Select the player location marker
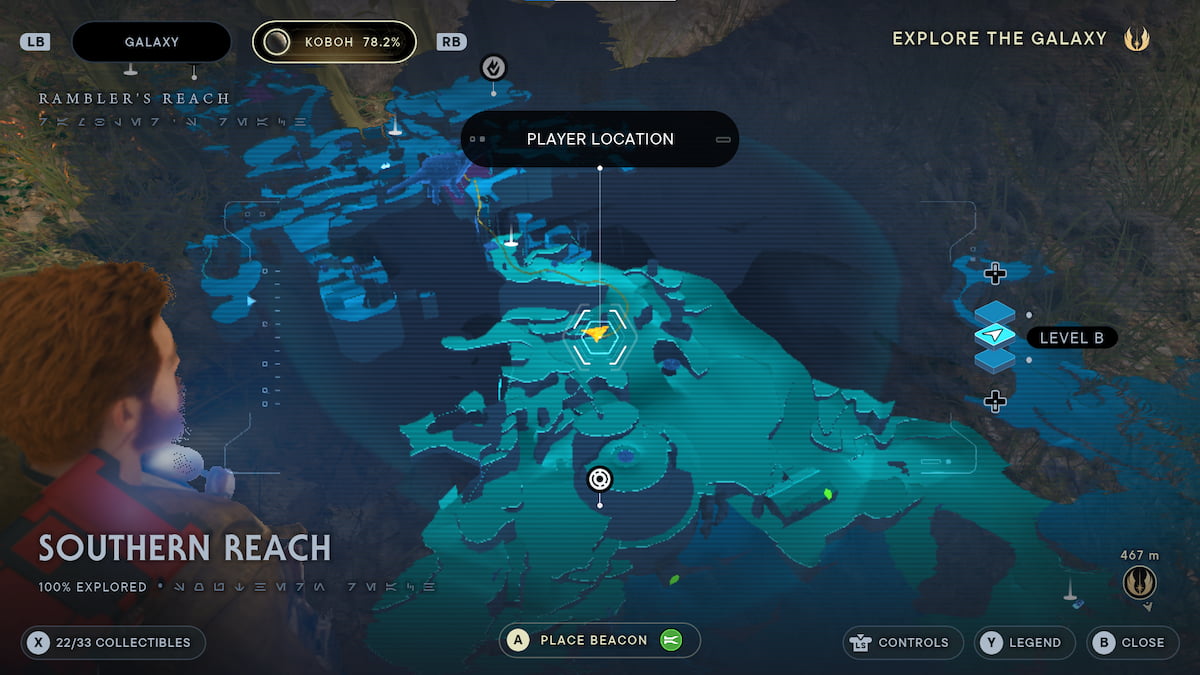This screenshot has height=675, width=1200. pos(597,334)
